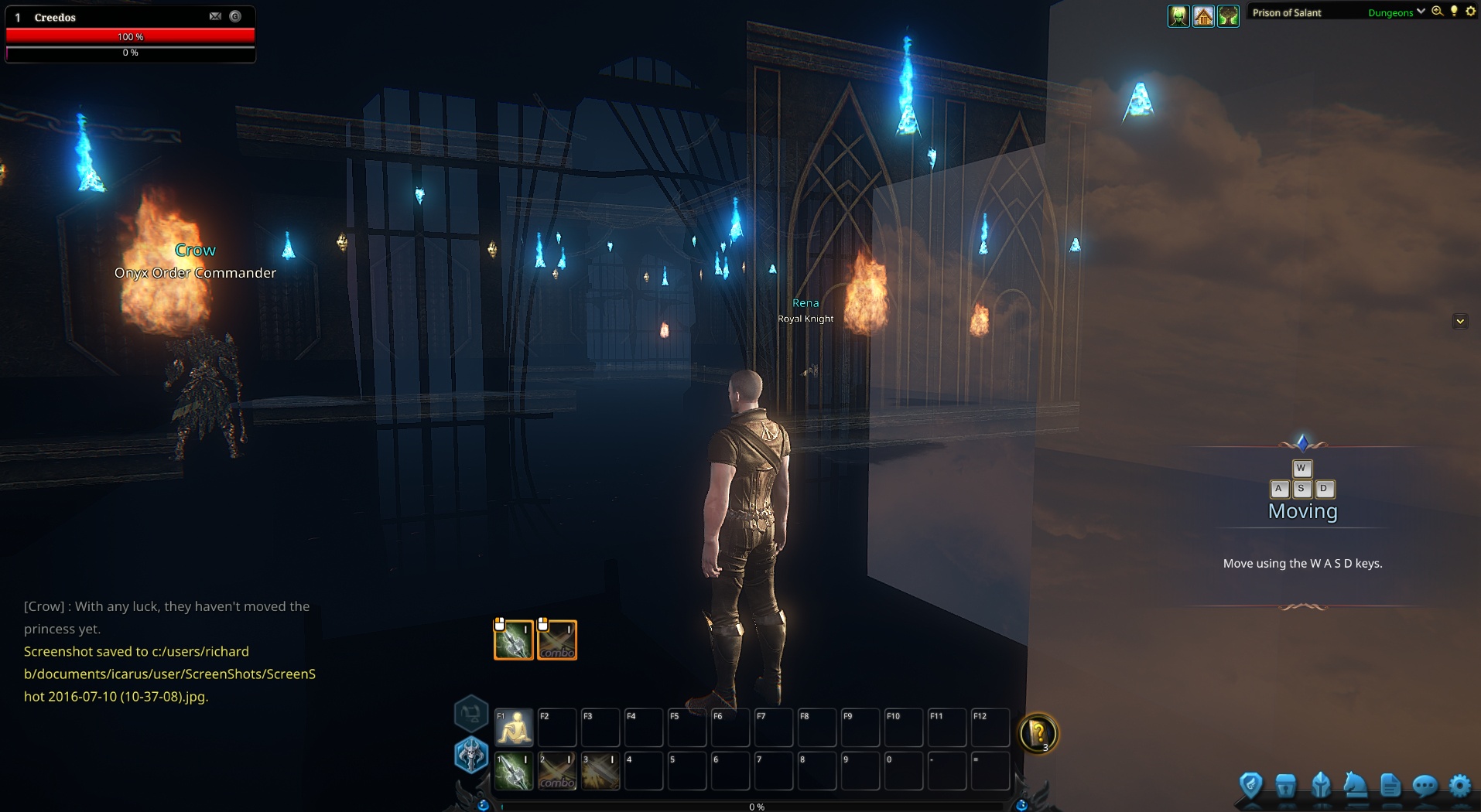1481x812 pixels.
Task: Trigger the combo skill in hotbar slot 2
Action: coord(557,771)
